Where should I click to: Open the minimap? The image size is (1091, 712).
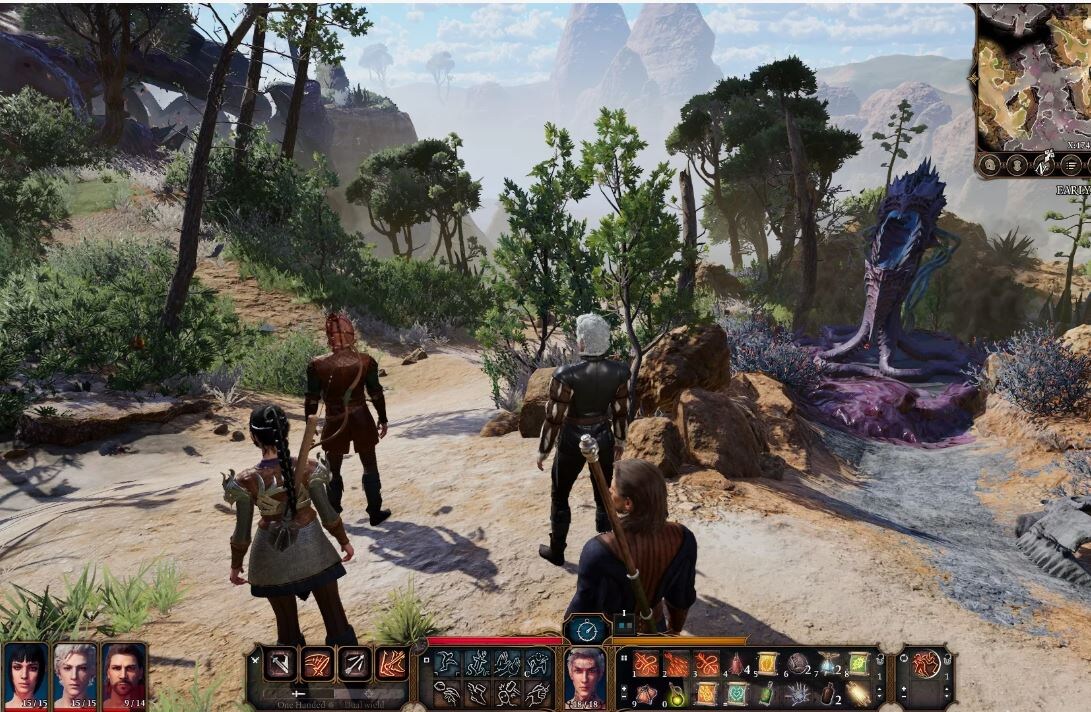coord(1032,75)
